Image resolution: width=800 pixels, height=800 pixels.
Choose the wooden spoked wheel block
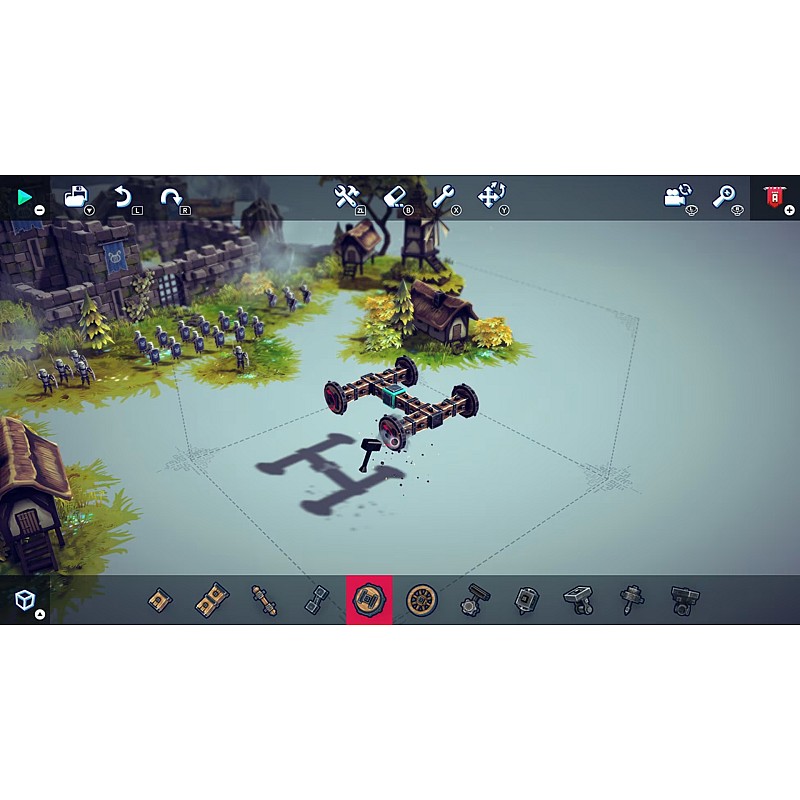point(421,600)
